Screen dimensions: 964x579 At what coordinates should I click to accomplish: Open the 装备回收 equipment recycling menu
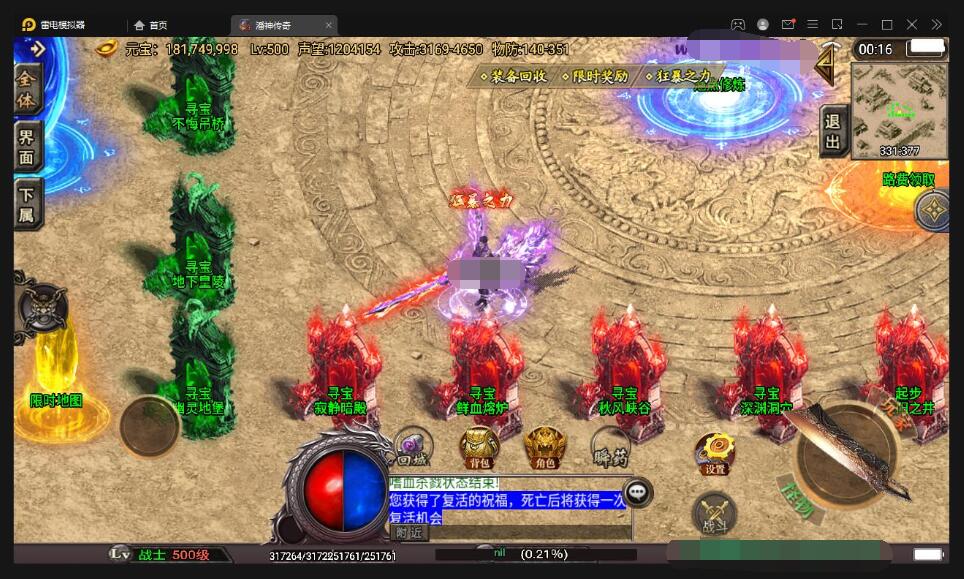coord(514,75)
